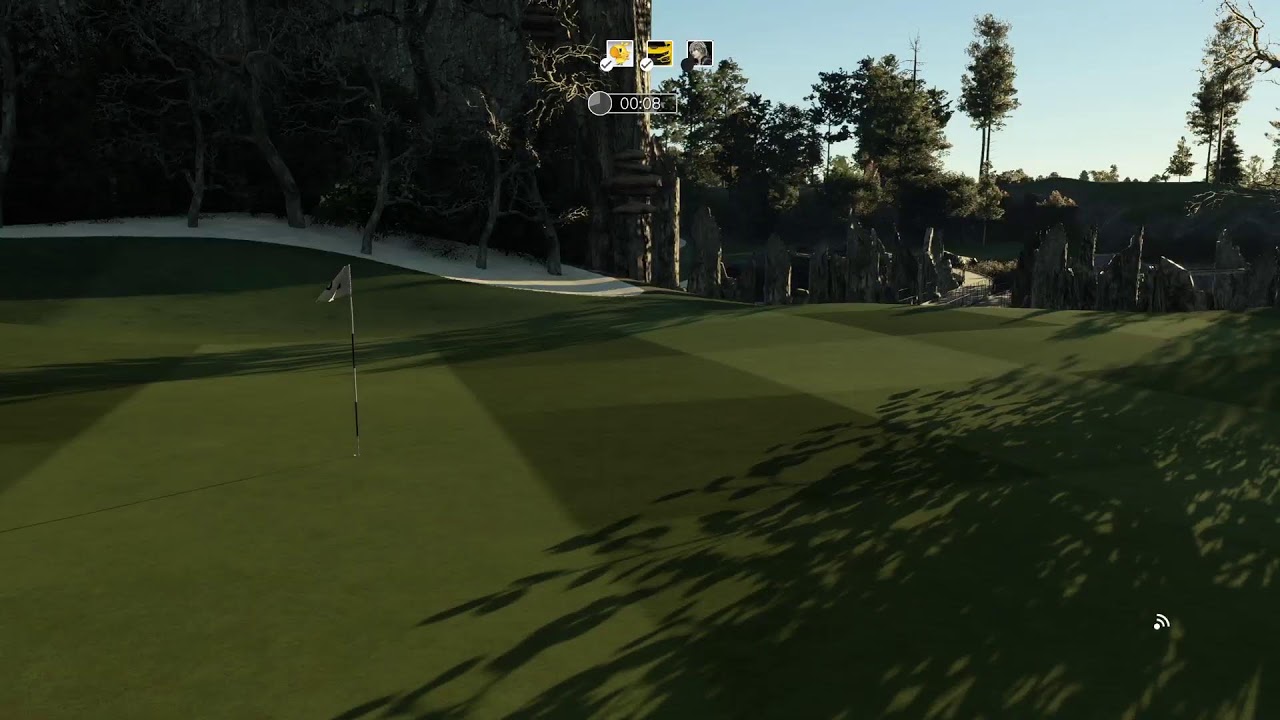Select the yellow chick player avatar
The image size is (1280, 720).
pyautogui.click(x=620, y=53)
